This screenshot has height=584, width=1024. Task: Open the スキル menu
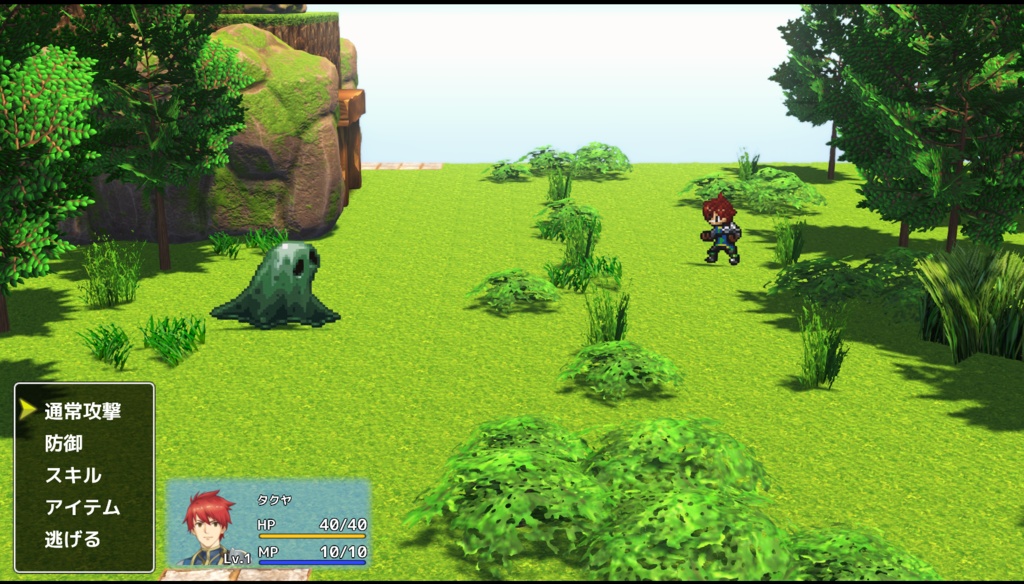[x=73, y=475]
